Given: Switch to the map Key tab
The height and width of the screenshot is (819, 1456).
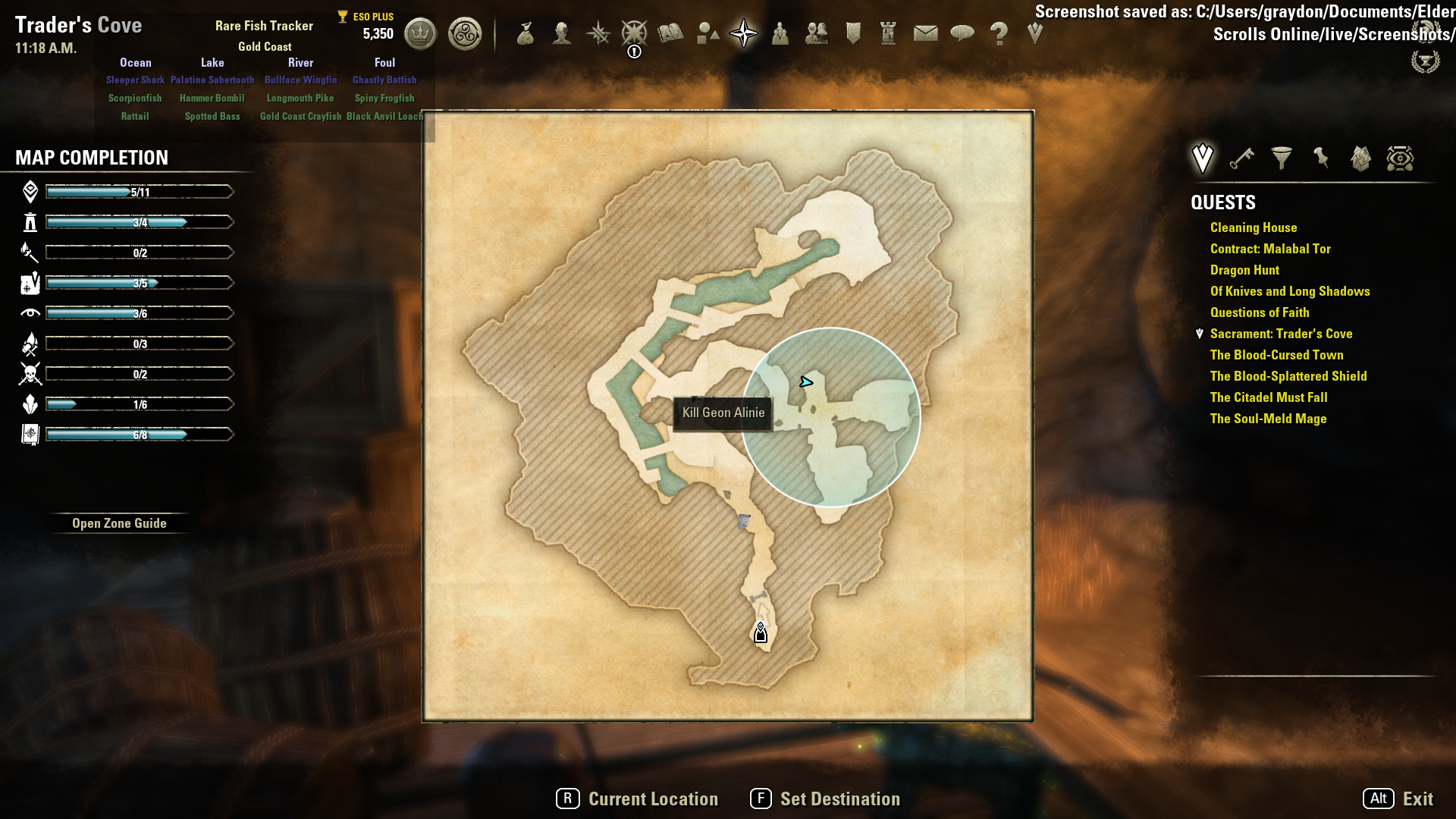Looking at the screenshot, I should pos(1241,158).
